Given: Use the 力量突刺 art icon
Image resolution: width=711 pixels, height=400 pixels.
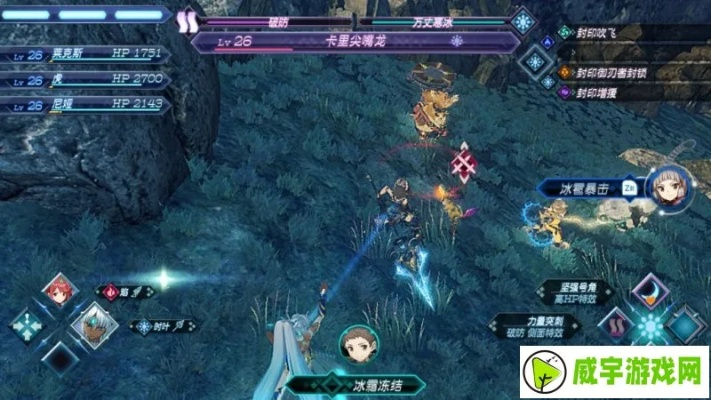Looking at the screenshot, I should 616,326.
